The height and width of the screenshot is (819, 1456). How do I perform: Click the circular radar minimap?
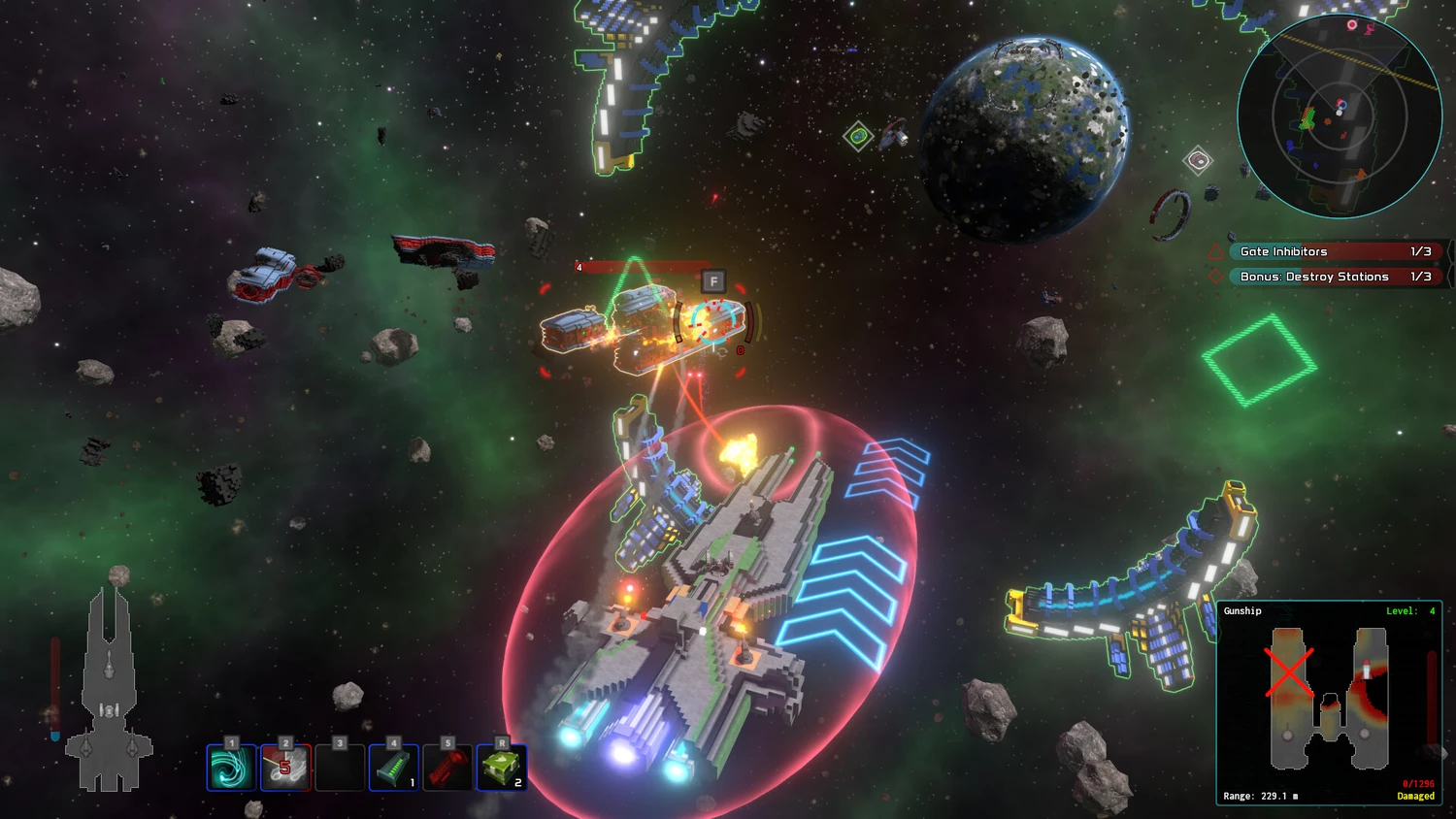[x=1339, y=116]
